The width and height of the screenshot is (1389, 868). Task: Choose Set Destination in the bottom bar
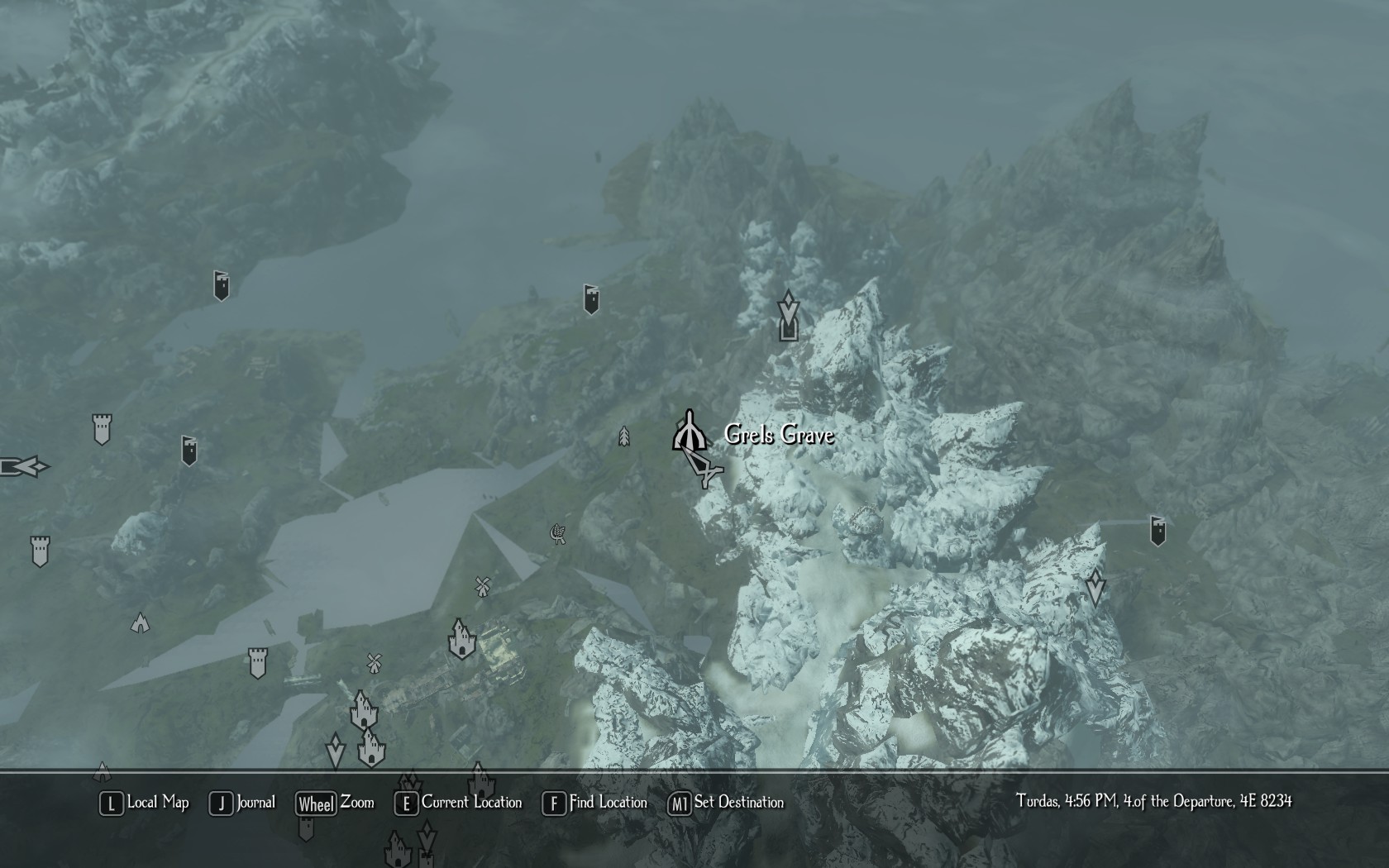point(726,803)
